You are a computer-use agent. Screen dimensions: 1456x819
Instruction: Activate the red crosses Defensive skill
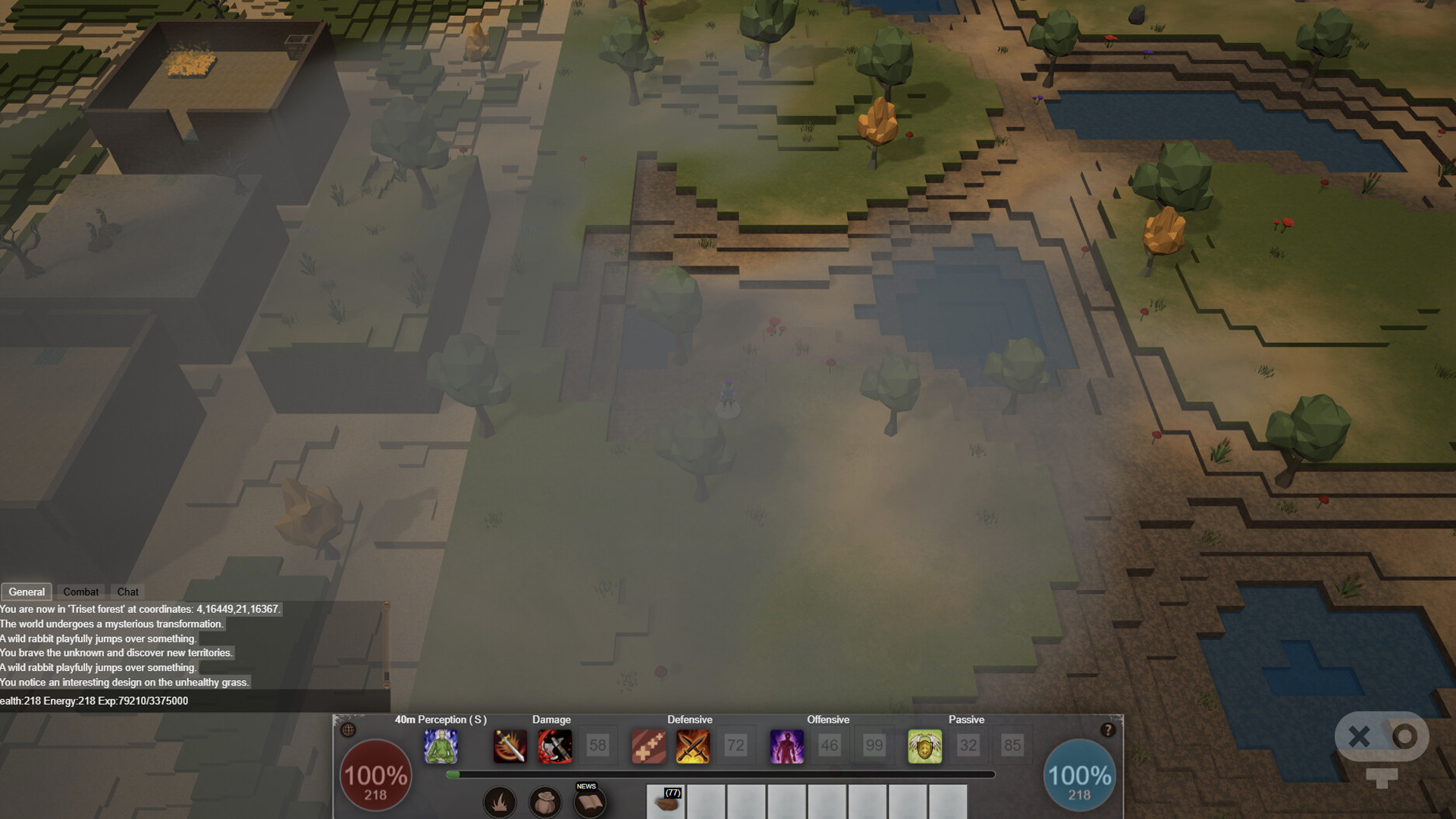648,746
